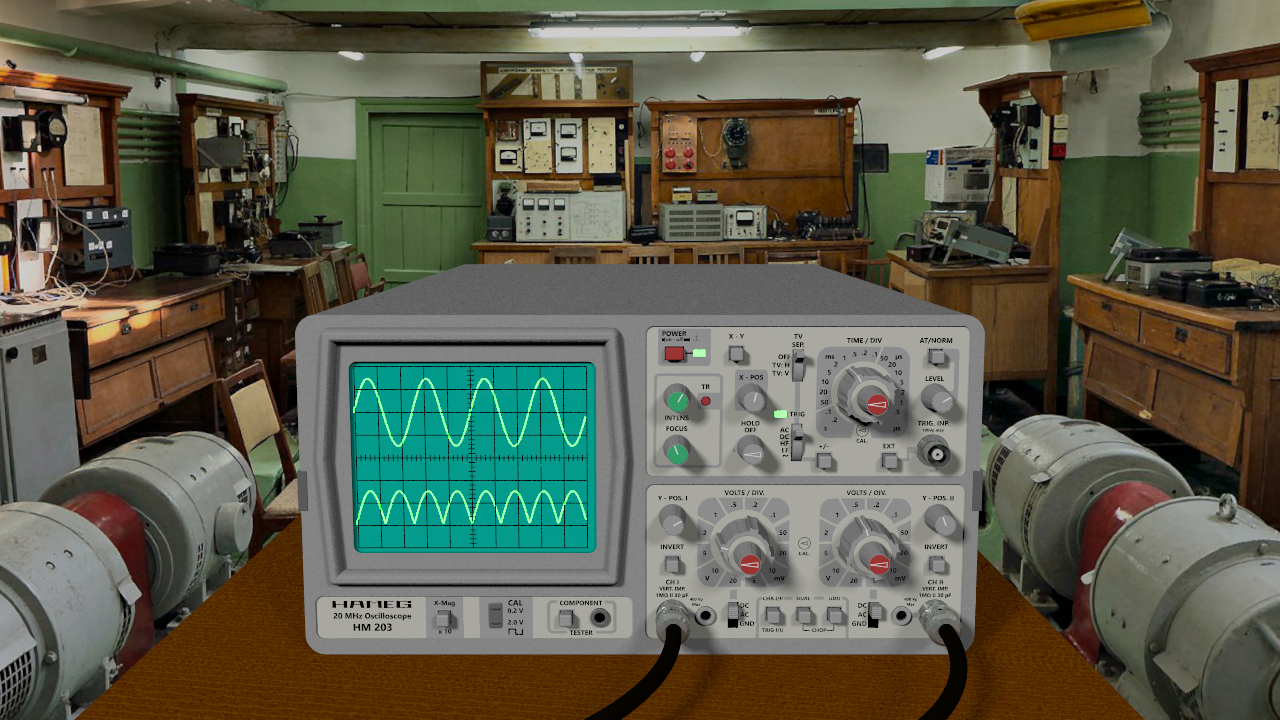Click the CH I/II TRIG I/II button
Viewport: 1280px width, 720px height.
coord(773,615)
